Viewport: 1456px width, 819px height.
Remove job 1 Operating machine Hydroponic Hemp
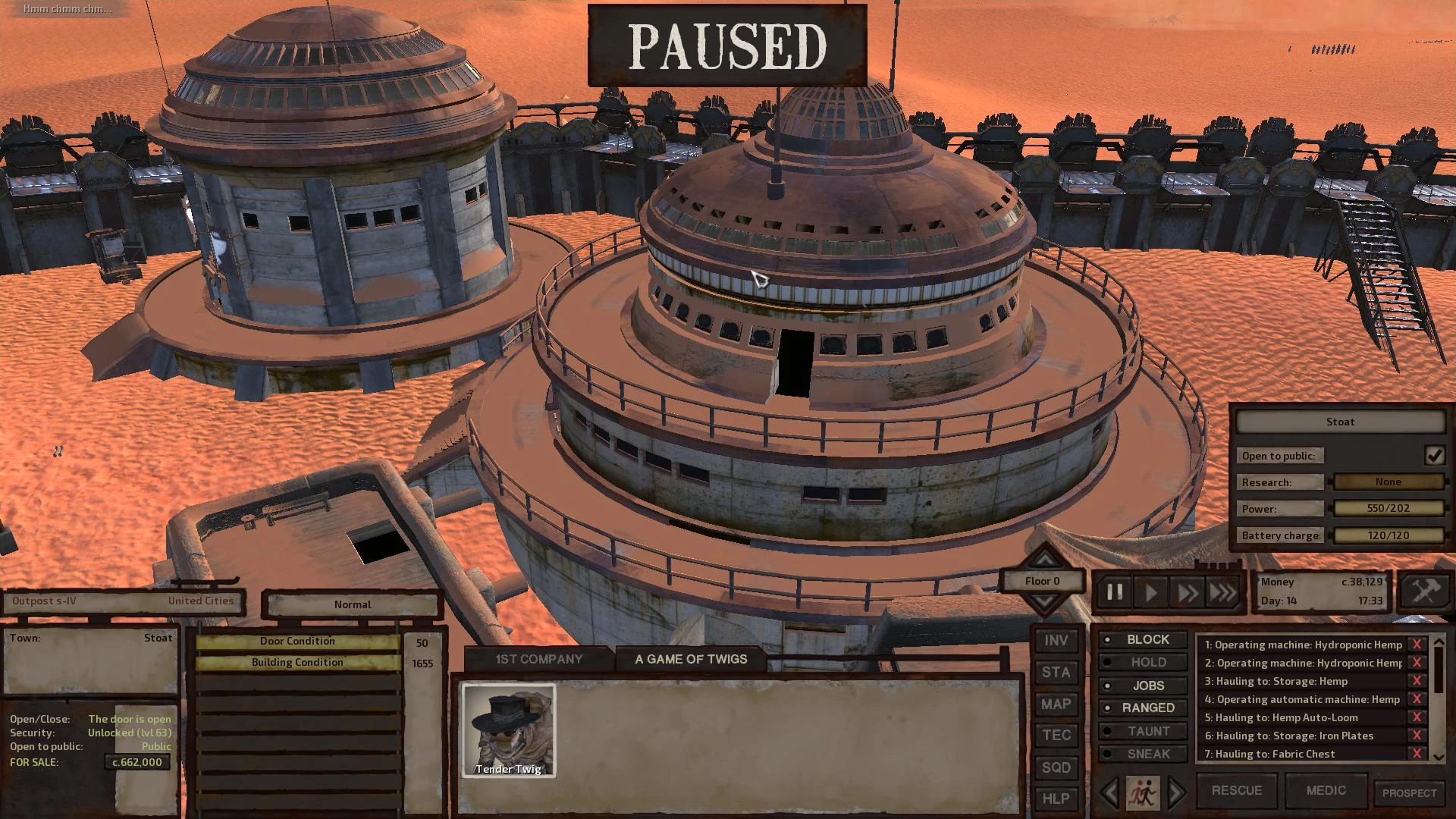pos(1416,645)
